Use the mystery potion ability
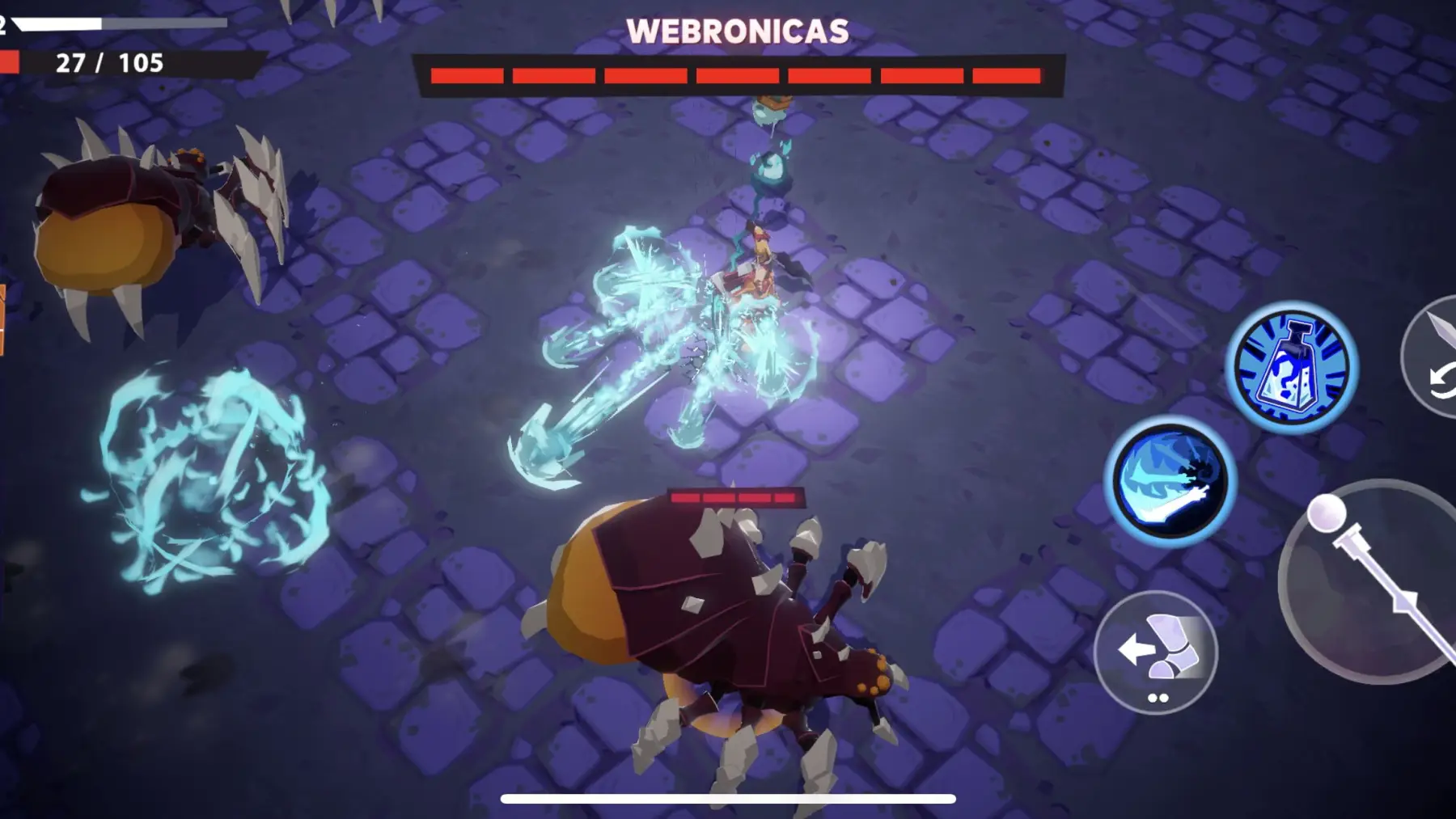The image size is (1456, 819). click(x=1291, y=369)
